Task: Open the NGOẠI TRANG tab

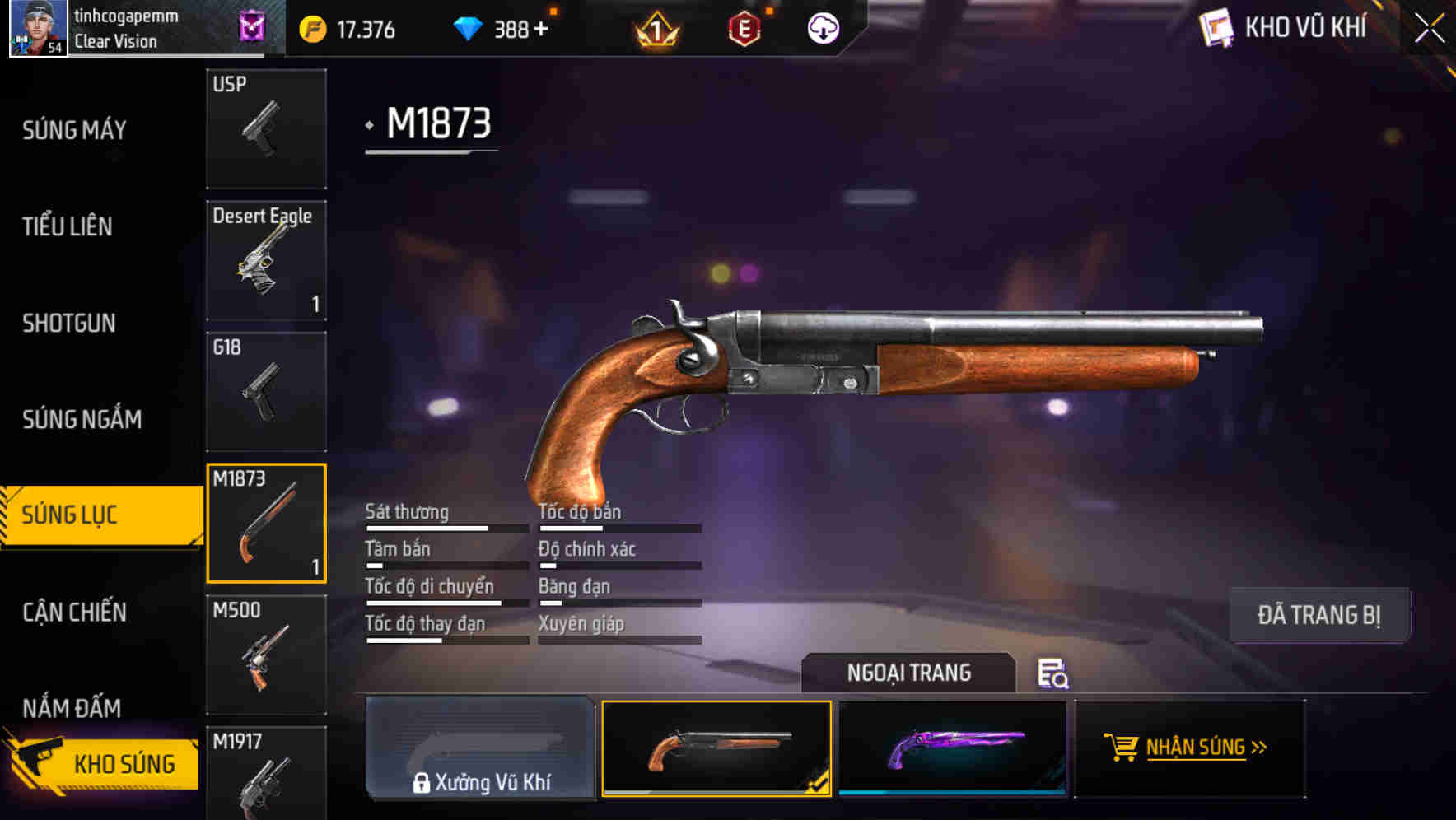Action: click(909, 673)
